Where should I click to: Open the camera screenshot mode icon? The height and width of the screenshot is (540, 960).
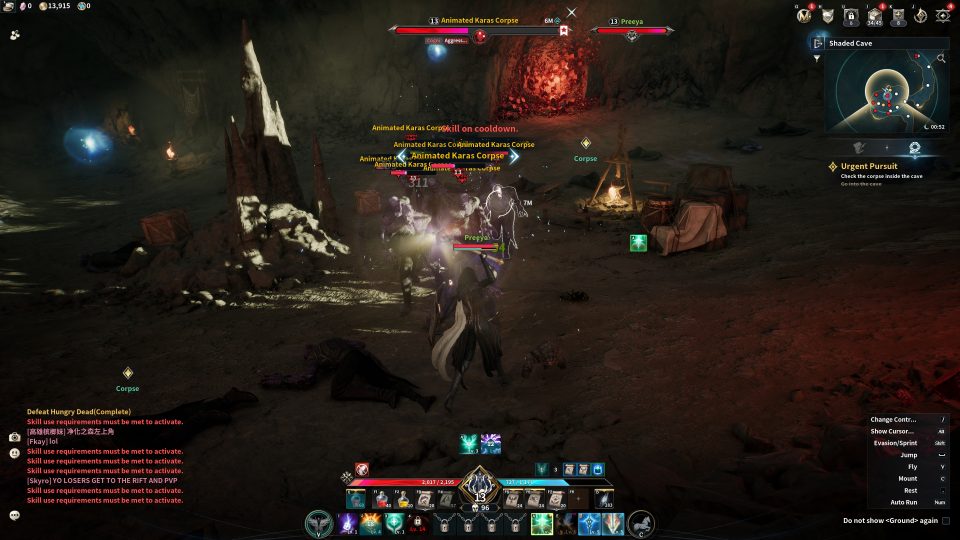pos(15,437)
